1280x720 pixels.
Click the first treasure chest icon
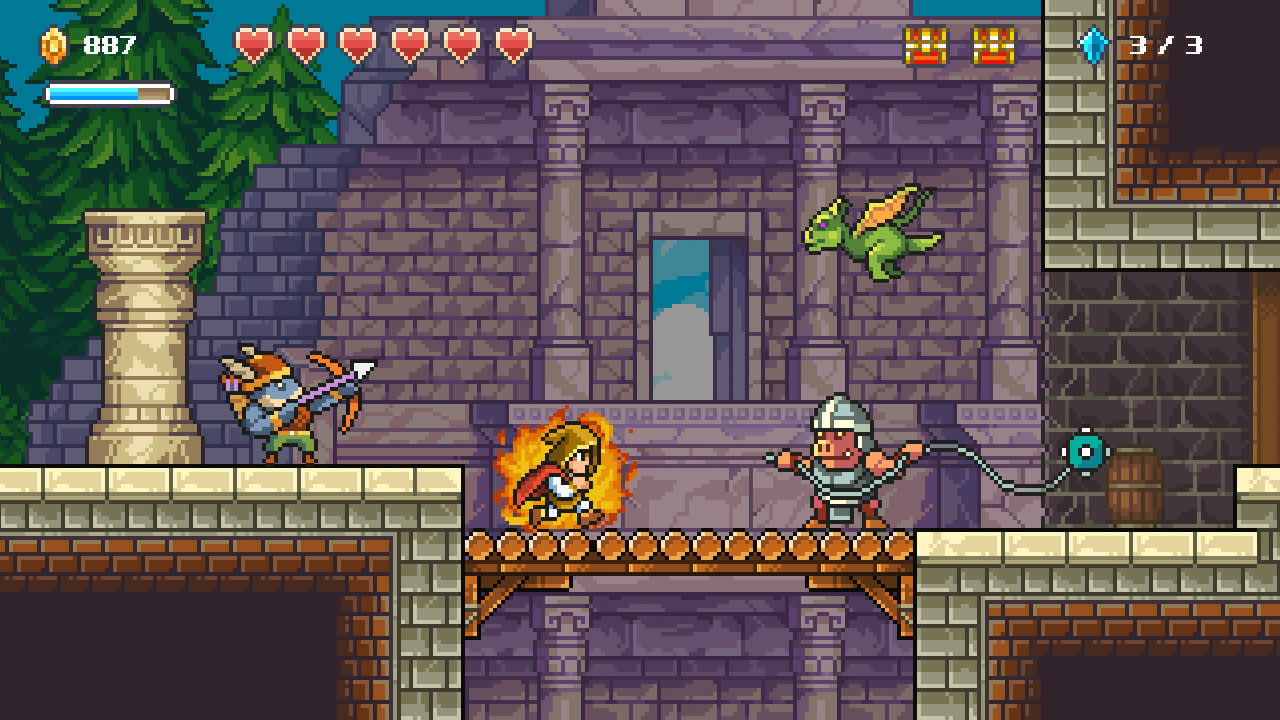click(925, 43)
